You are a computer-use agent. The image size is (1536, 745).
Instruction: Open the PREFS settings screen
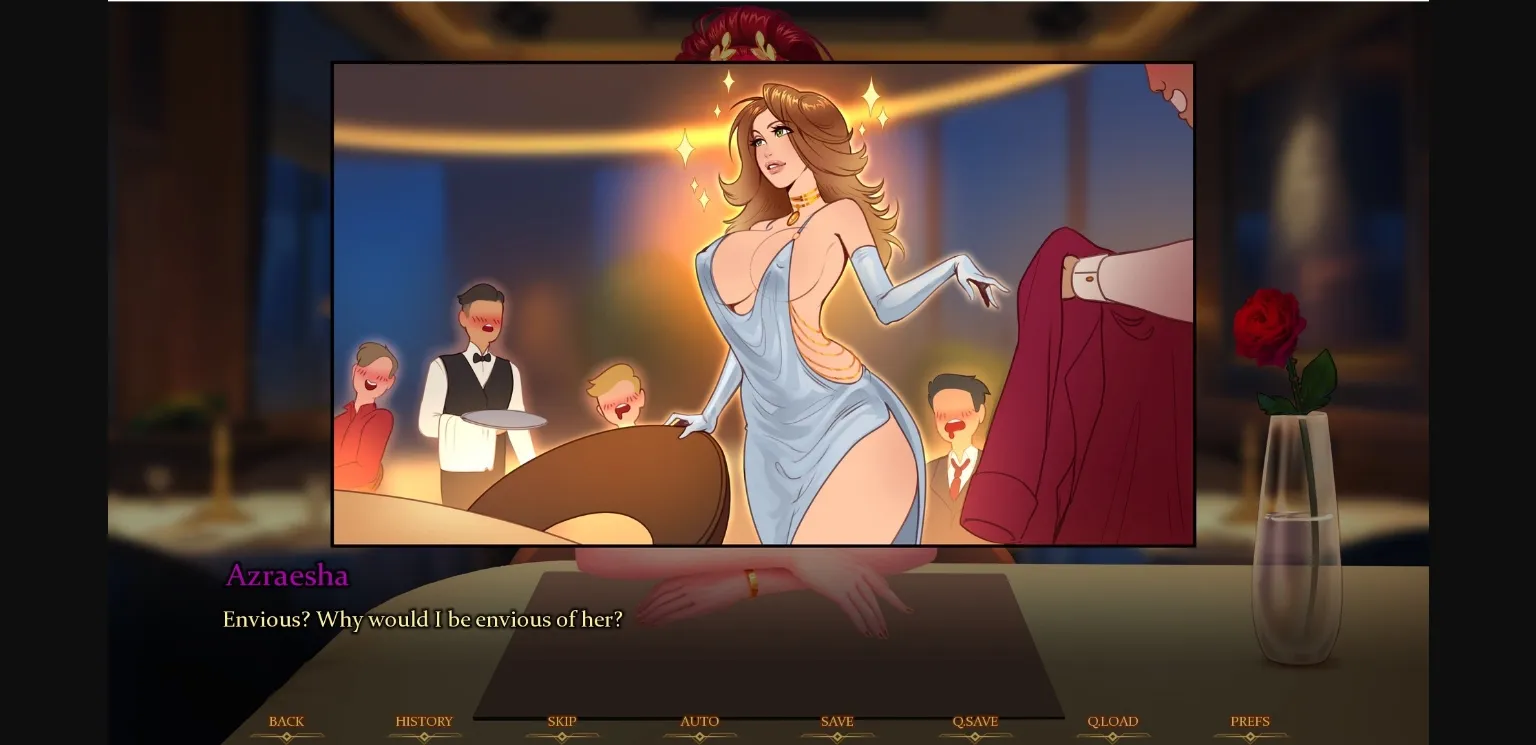coord(1250,720)
